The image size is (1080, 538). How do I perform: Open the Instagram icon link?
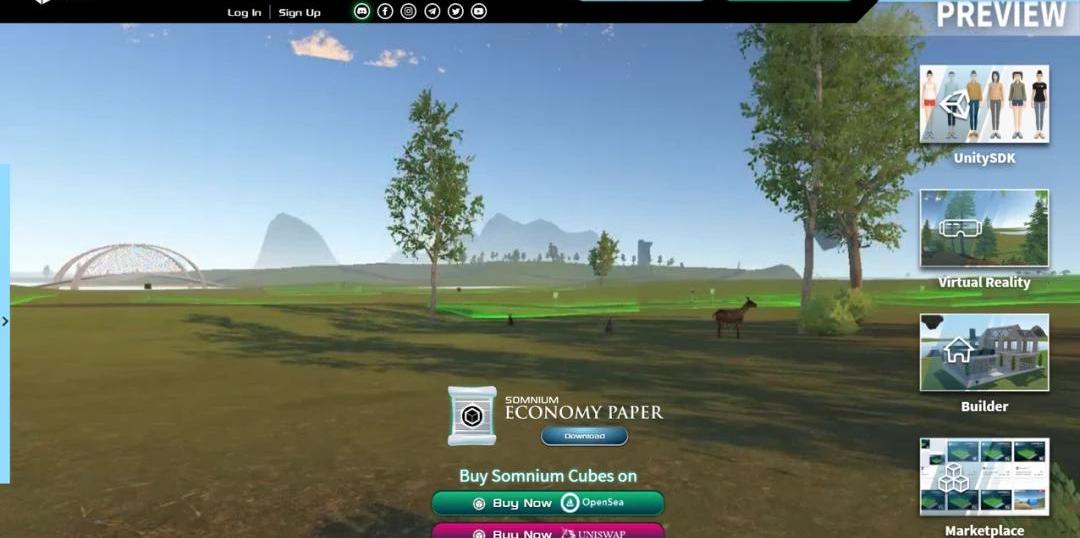pos(408,11)
